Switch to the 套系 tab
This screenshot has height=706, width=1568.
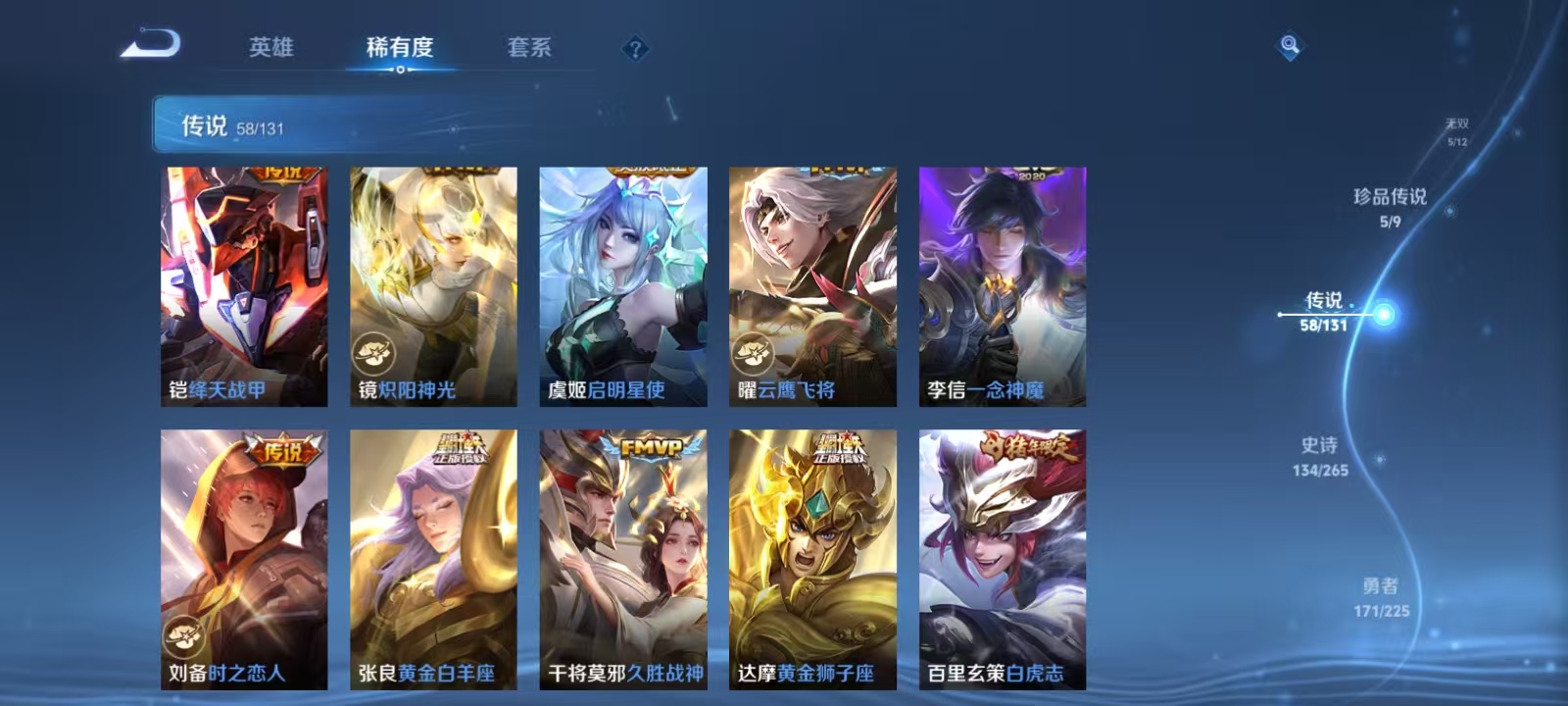[x=529, y=47]
